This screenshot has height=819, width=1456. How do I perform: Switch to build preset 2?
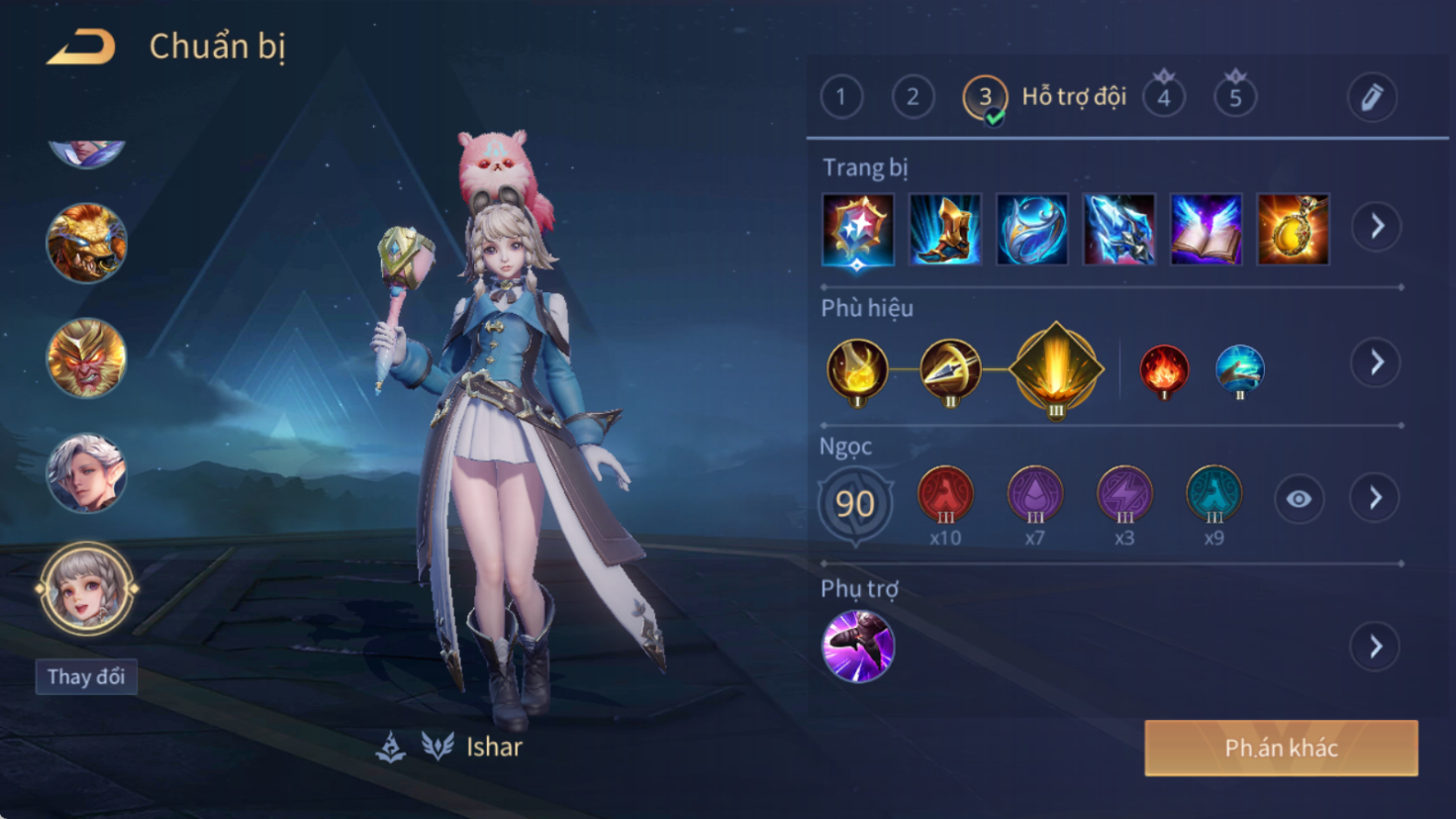coord(913,97)
